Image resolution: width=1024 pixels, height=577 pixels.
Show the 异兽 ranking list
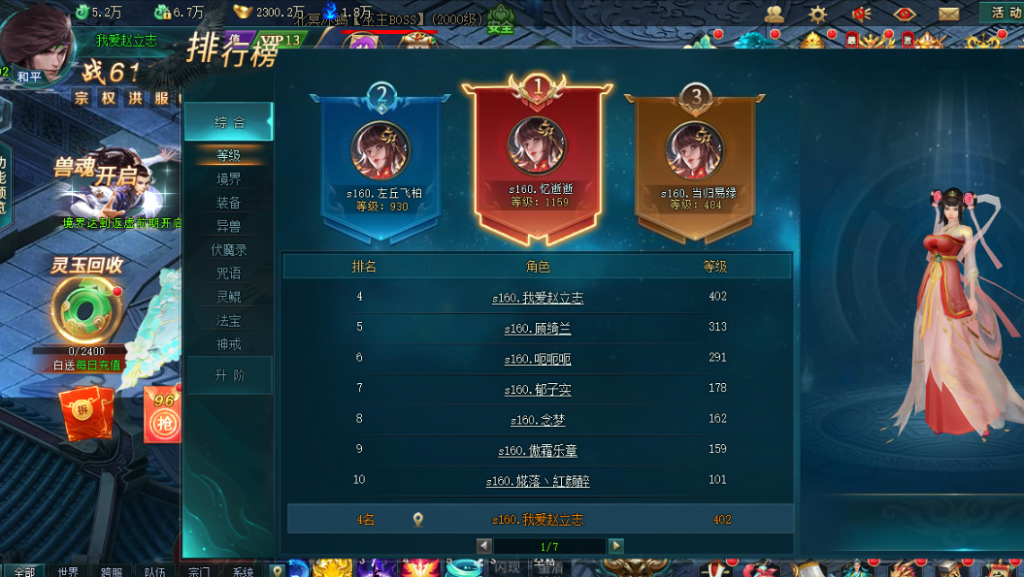[229, 226]
